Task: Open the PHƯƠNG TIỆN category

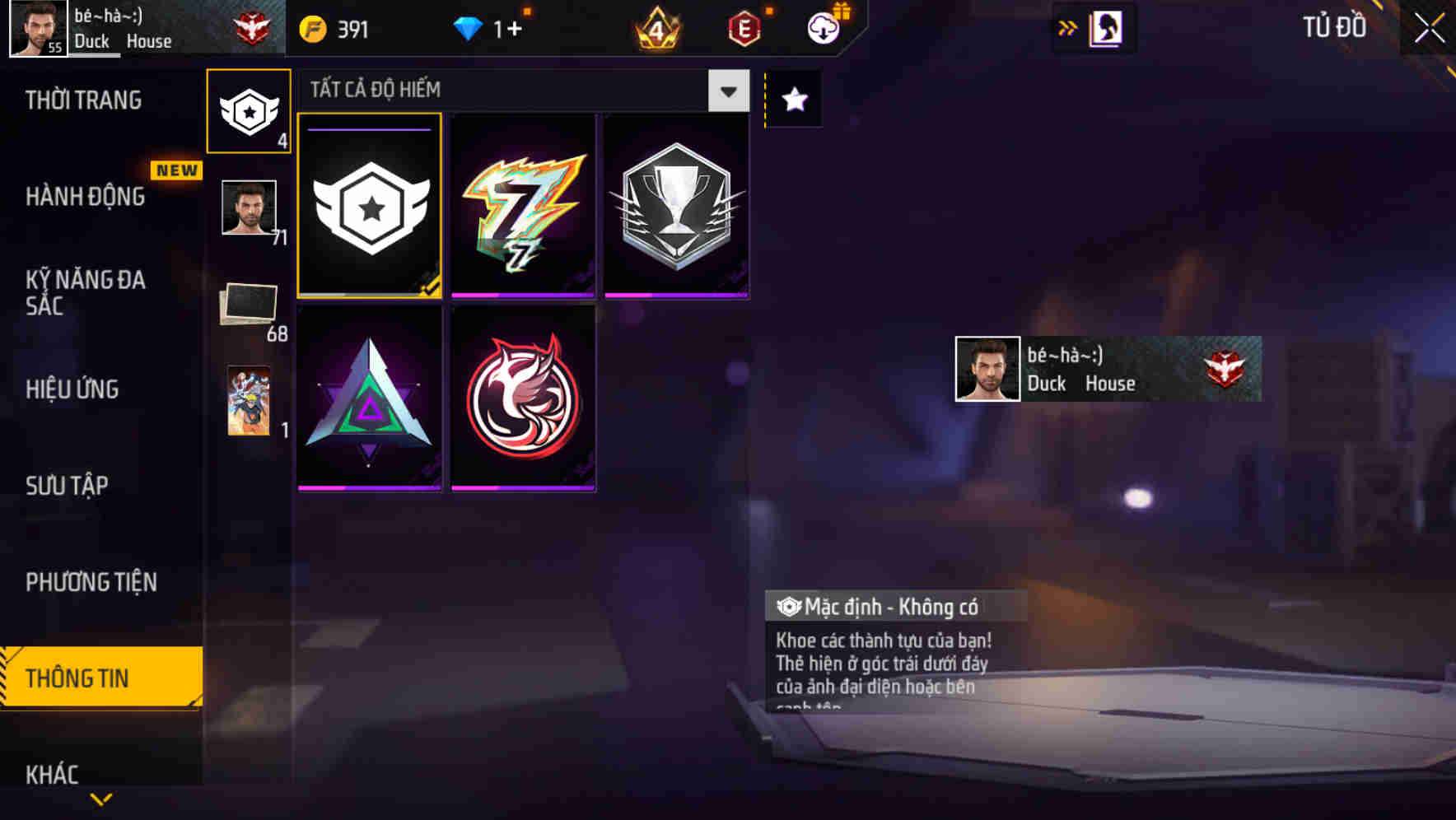Action: pyautogui.click(x=91, y=581)
